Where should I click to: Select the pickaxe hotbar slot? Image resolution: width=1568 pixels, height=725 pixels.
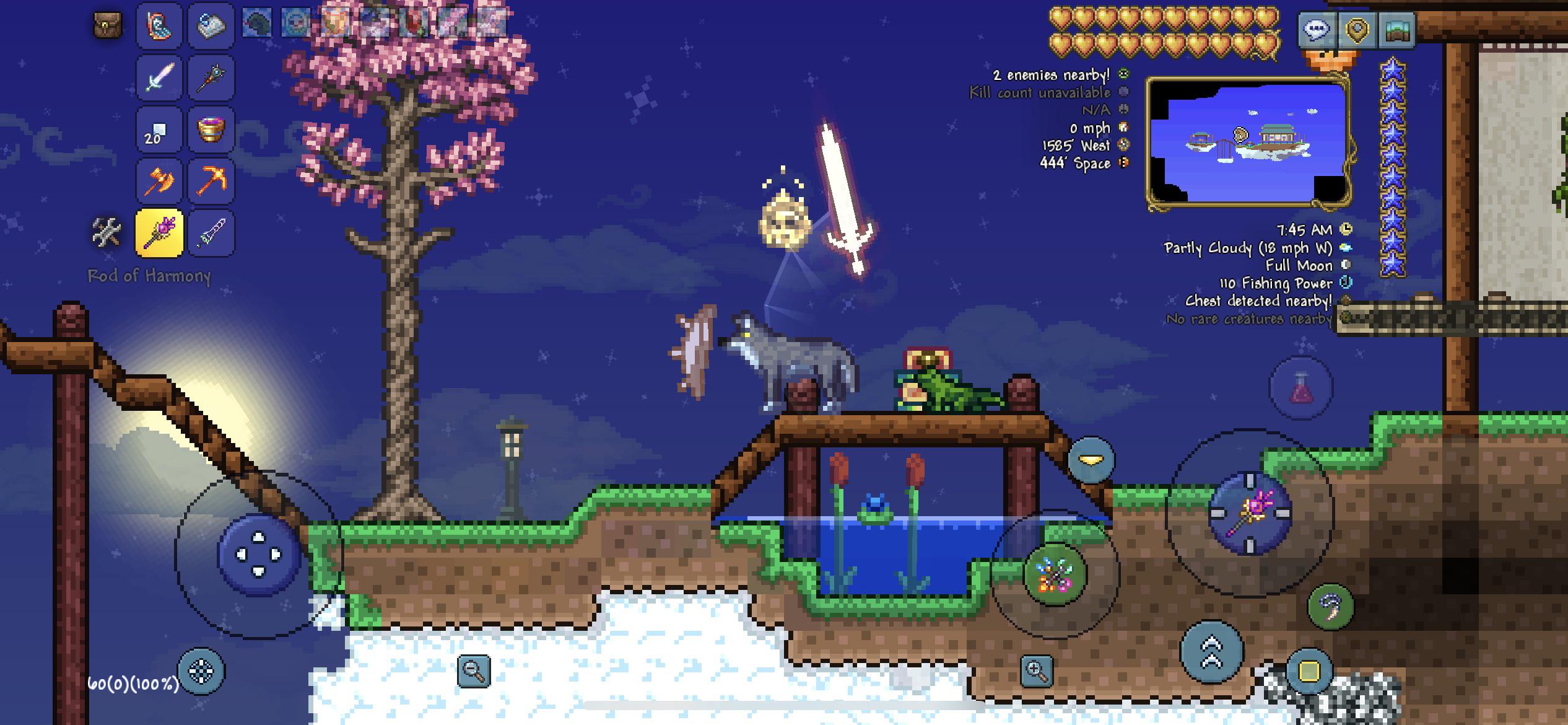[x=211, y=180]
